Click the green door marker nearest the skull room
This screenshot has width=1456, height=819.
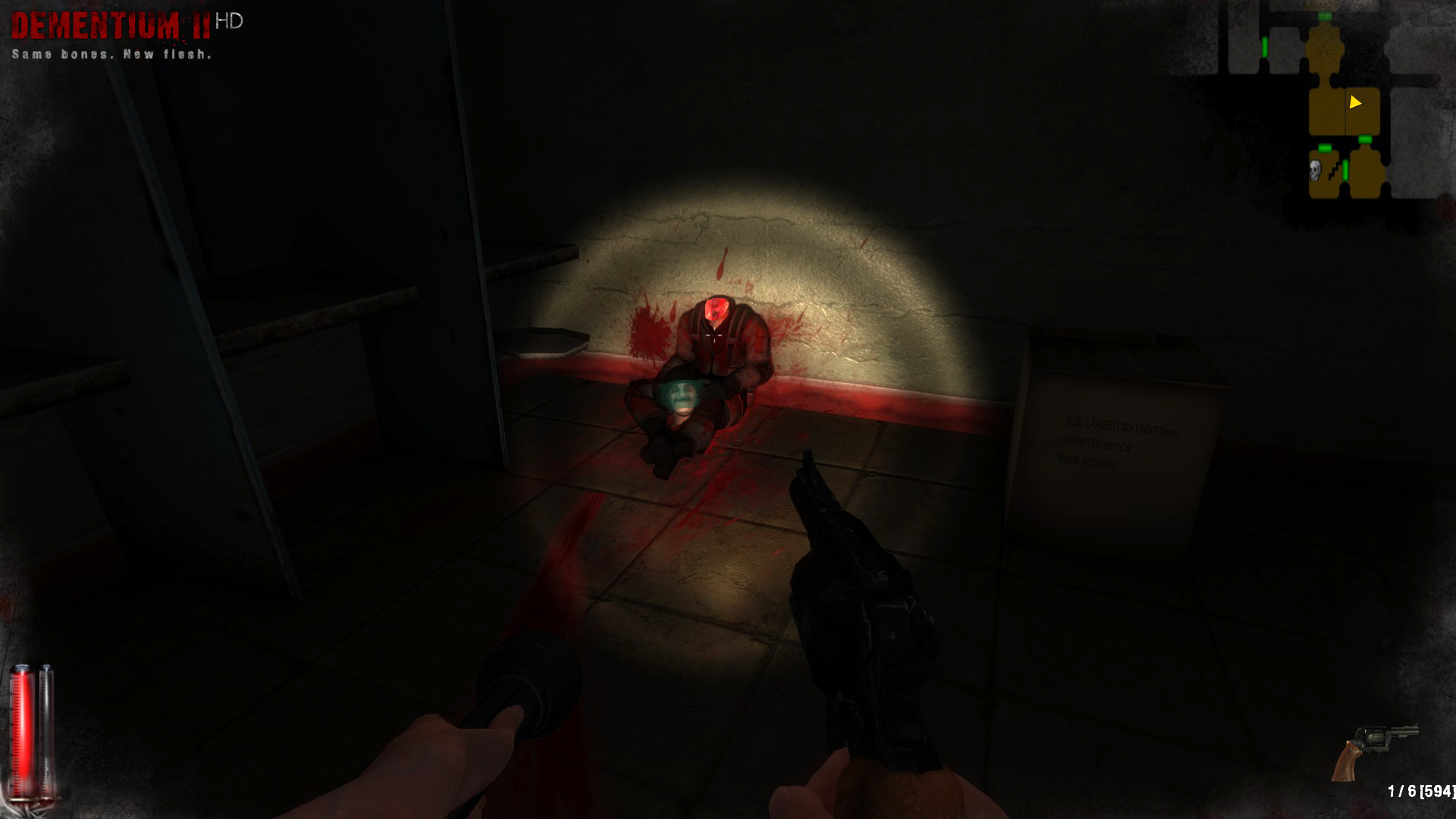1325,148
